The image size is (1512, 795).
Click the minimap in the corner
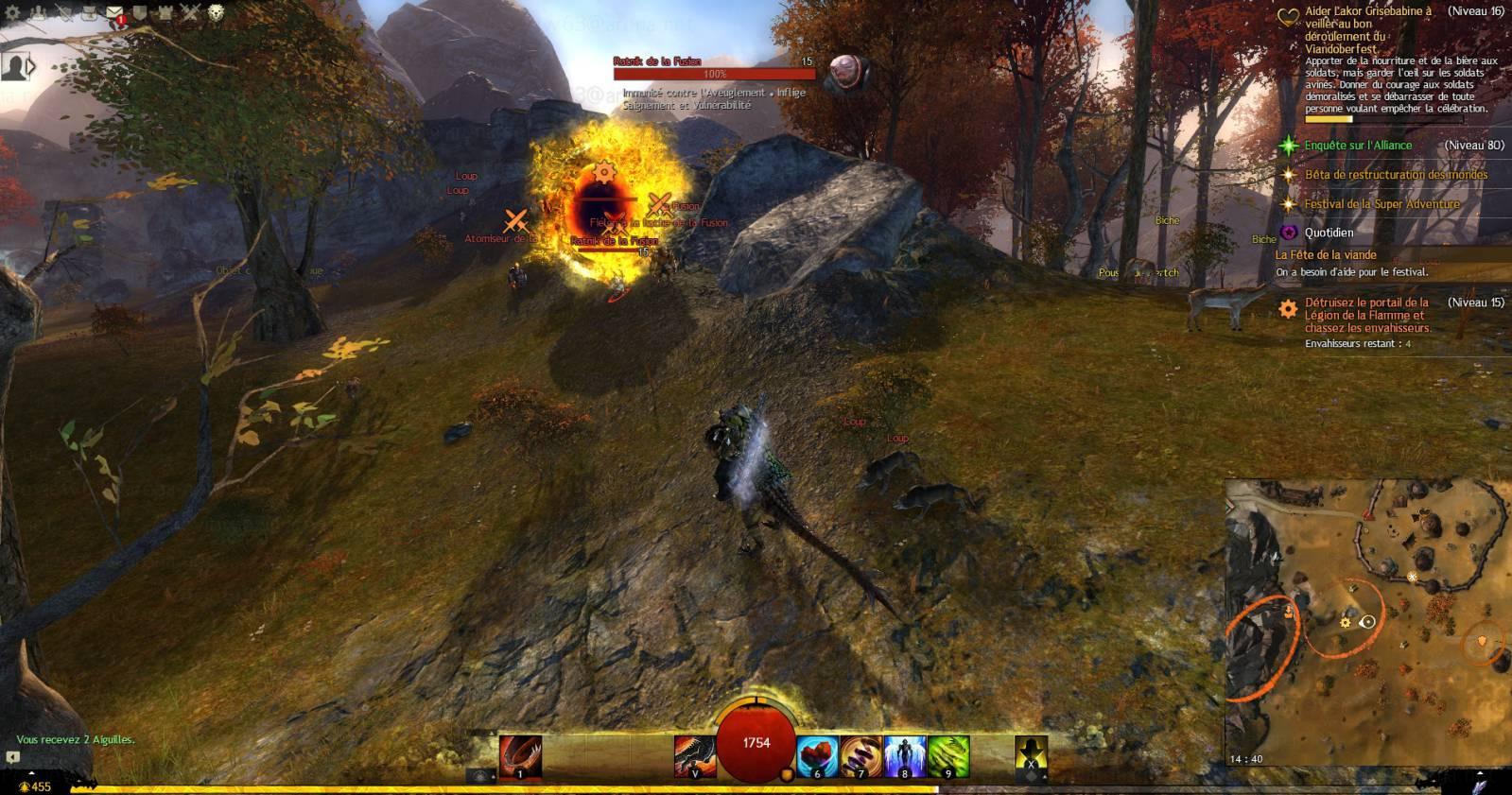coord(1367,624)
